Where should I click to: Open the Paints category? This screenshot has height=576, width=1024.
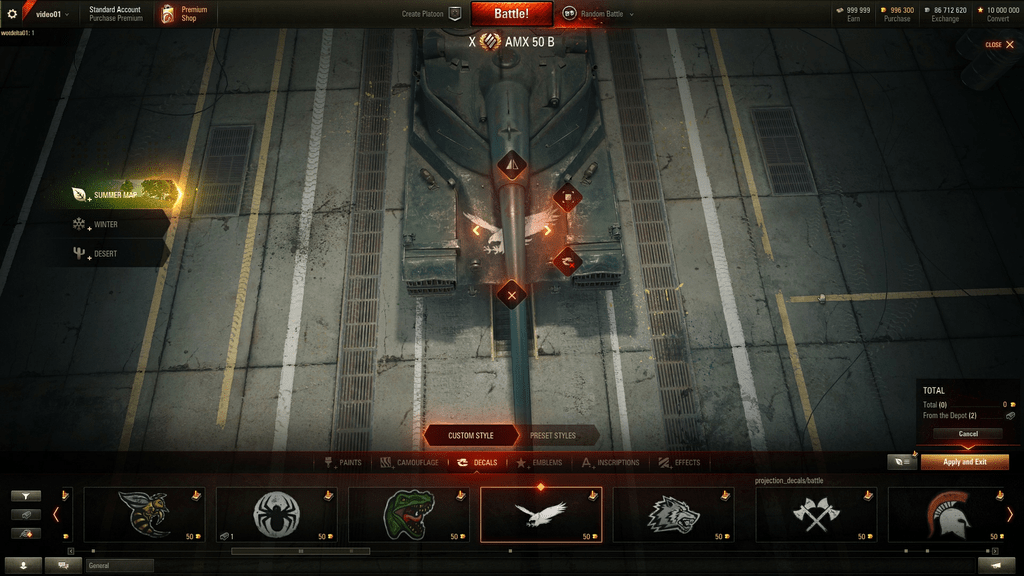(344, 463)
